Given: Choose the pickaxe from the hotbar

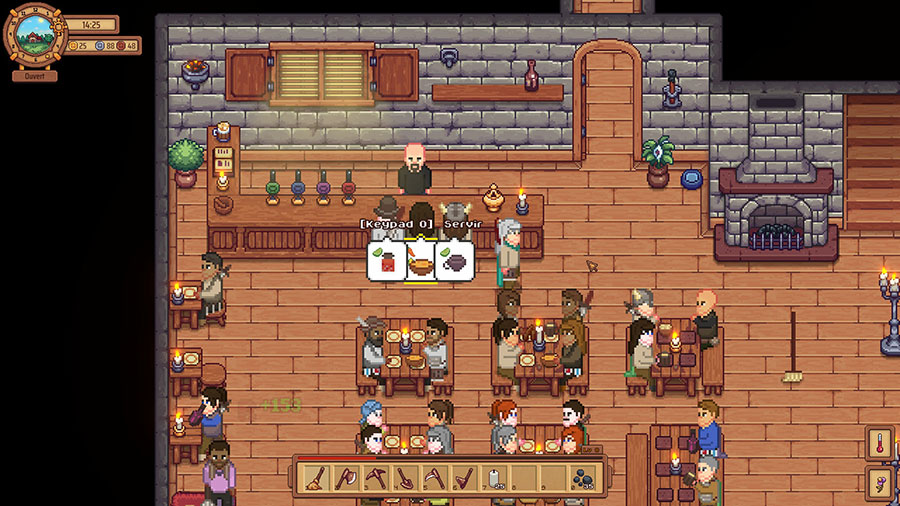Looking at the screenshot, I should (375, 478).
